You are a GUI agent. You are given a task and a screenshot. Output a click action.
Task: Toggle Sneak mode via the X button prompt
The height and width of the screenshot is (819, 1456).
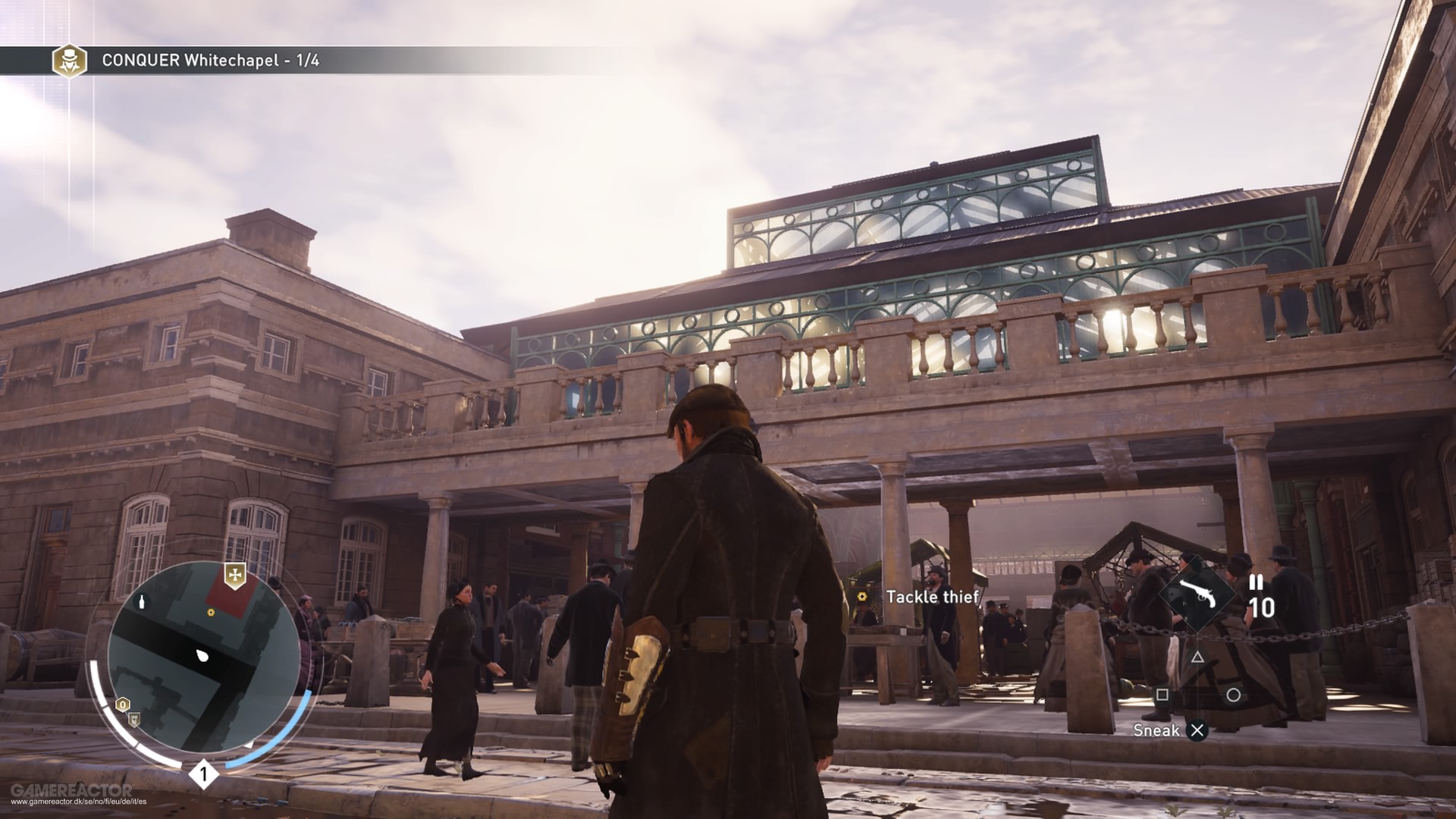tap(1197, 733)
